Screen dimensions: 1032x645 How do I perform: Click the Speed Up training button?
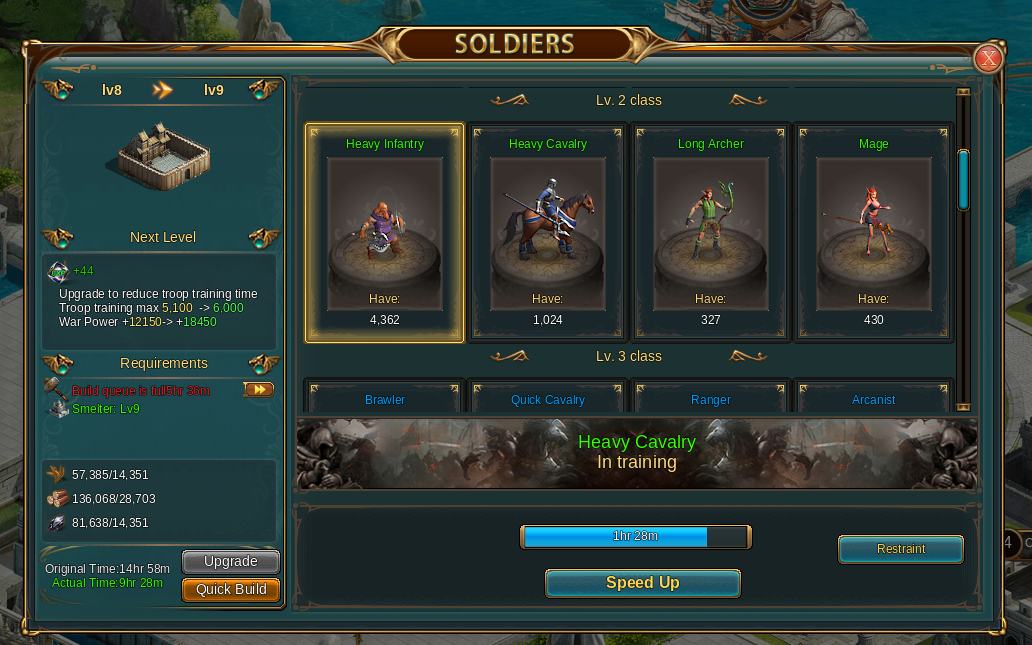pos(642,583)
